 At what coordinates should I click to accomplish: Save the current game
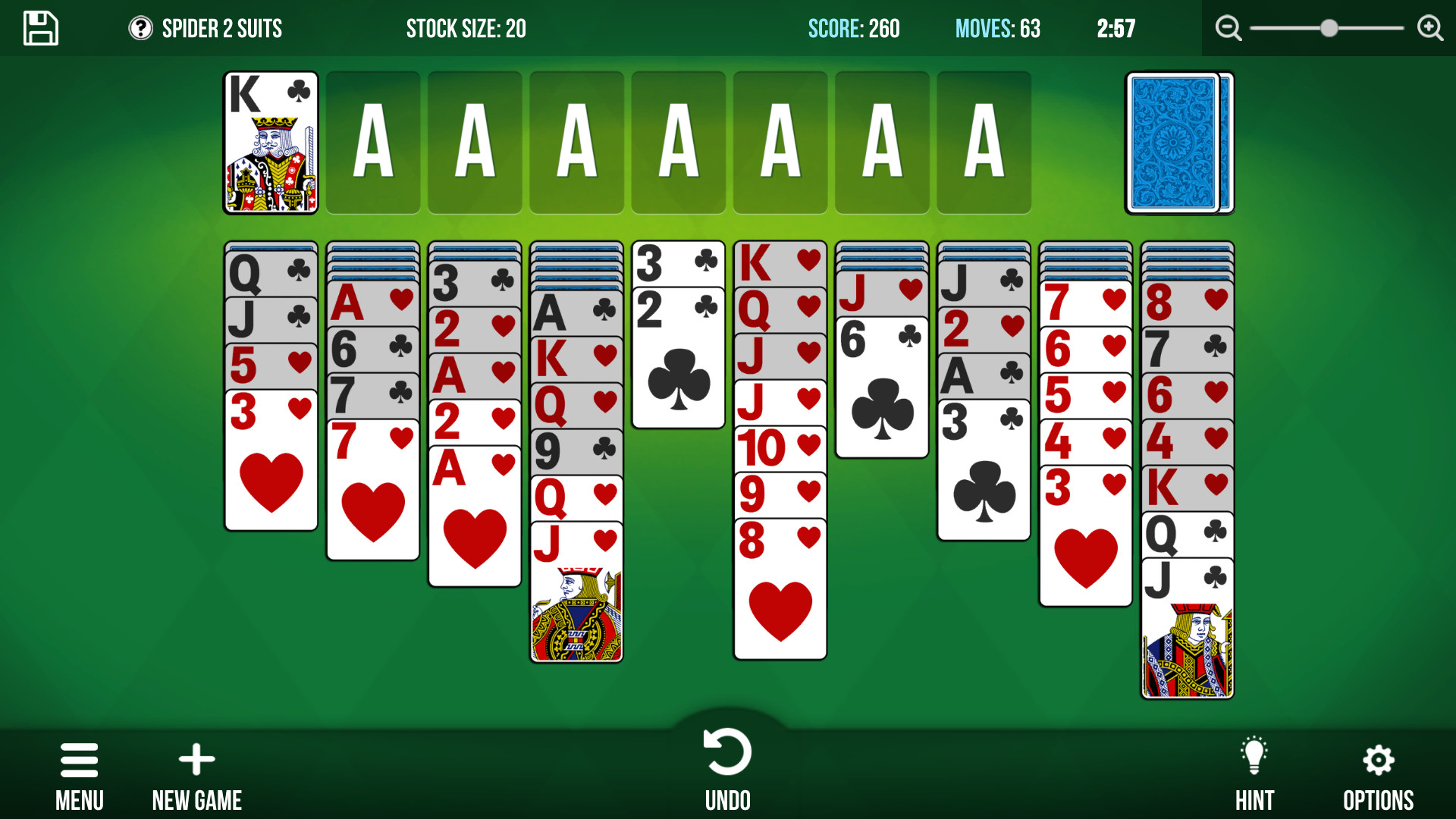[39, 28]
